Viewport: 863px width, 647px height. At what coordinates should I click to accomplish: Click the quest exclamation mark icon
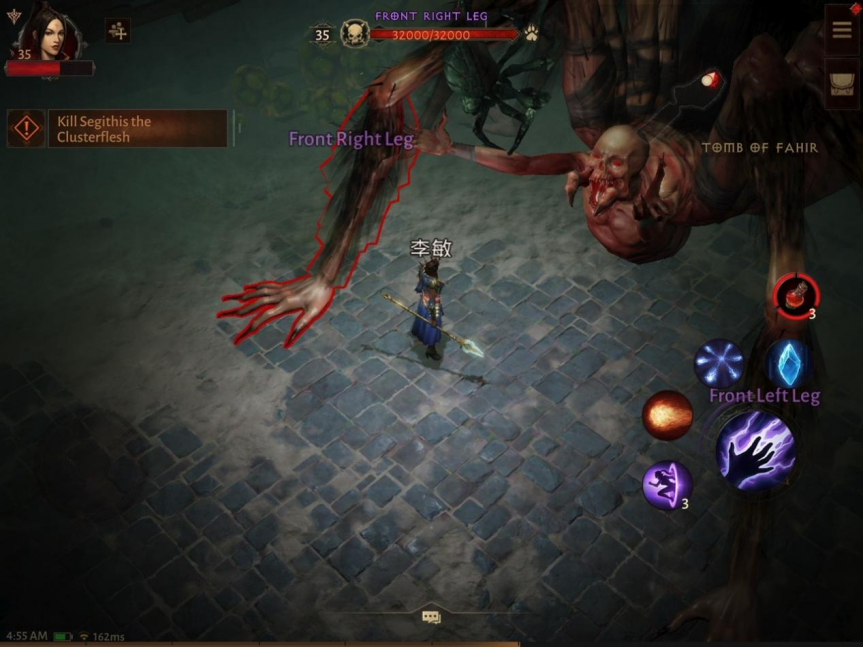(x=26, y=129)
